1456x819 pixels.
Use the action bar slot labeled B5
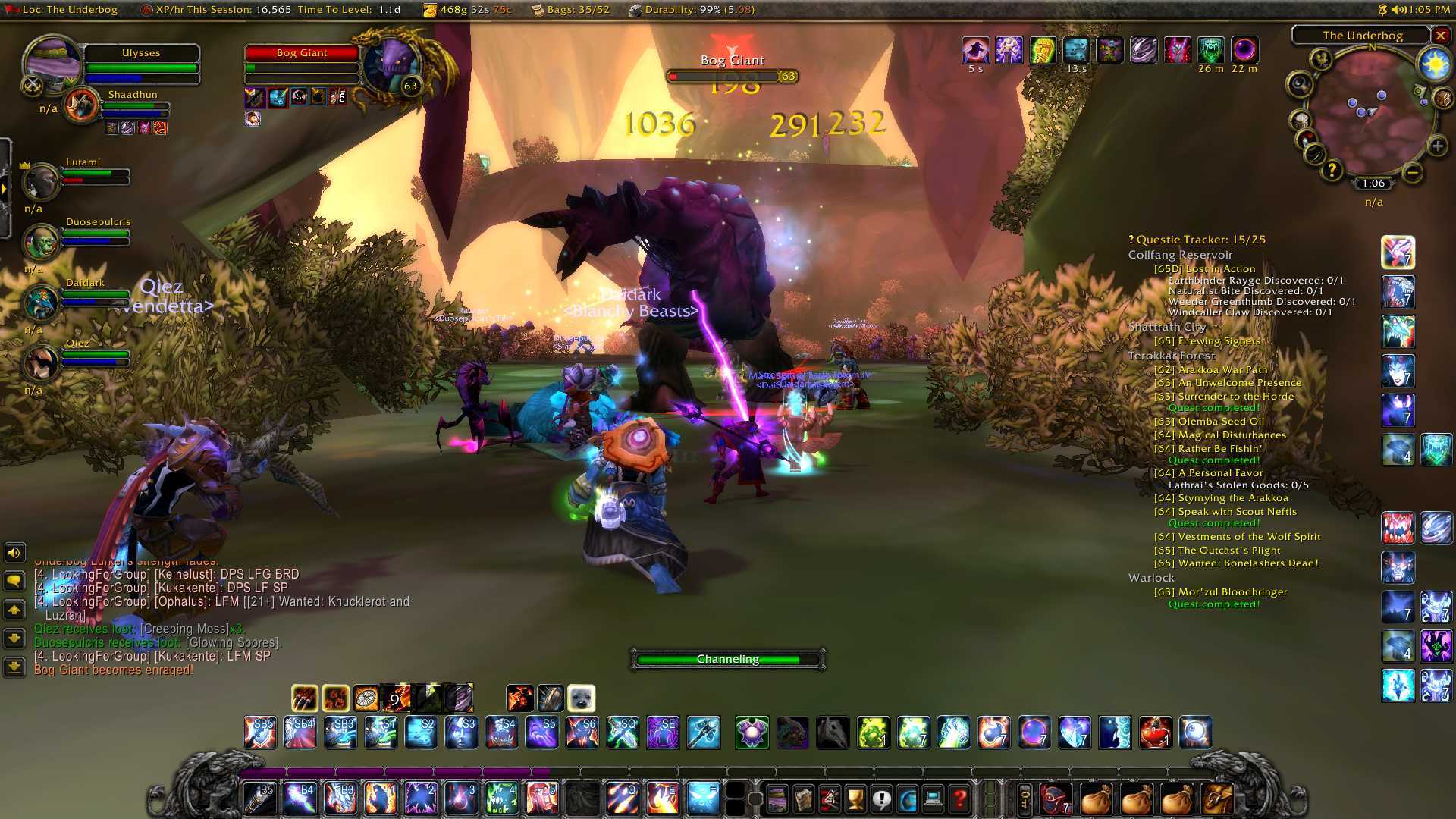259,799
